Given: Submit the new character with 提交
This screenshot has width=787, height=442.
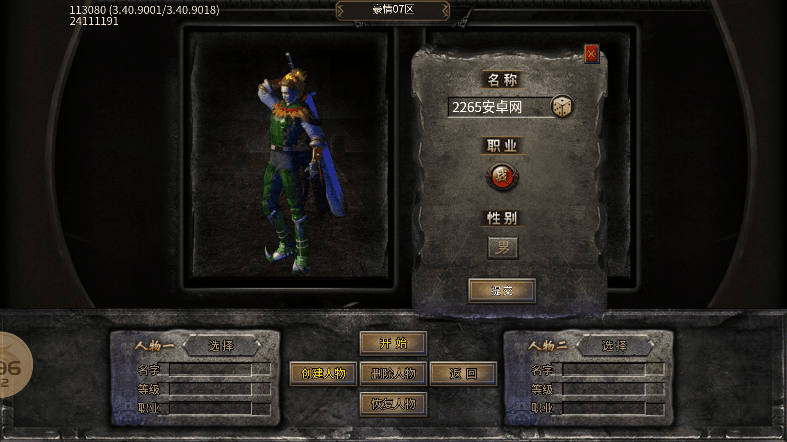Looking at the screenshot, I should point(502,291).
